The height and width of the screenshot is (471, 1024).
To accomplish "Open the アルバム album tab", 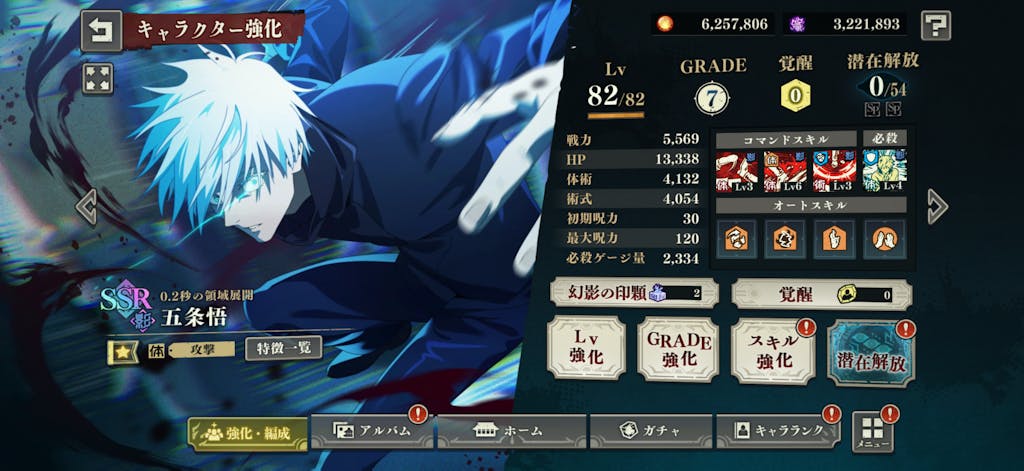I will click(x=371, y=431).
